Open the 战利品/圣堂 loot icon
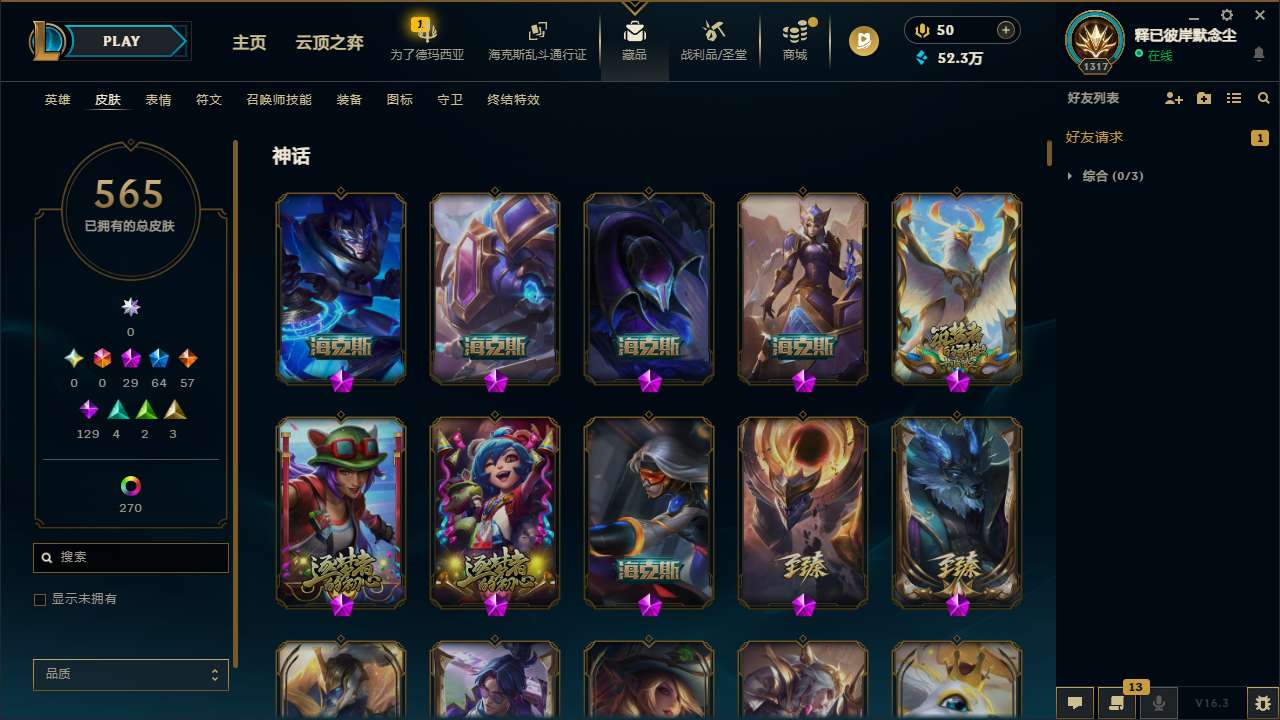The height and width of the screenshot is (720, 1280). click(713, 41)
